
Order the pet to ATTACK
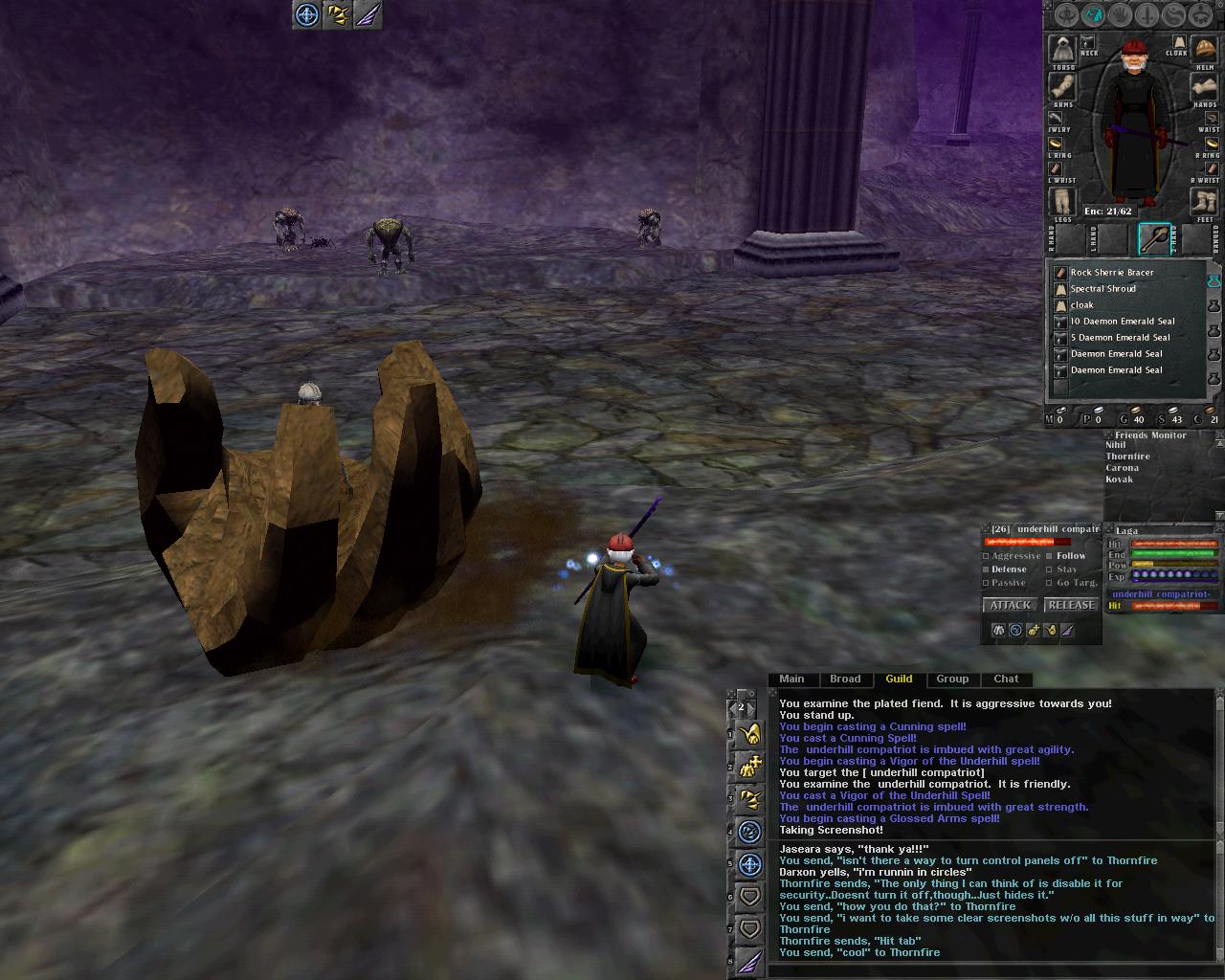[1010, 605]
